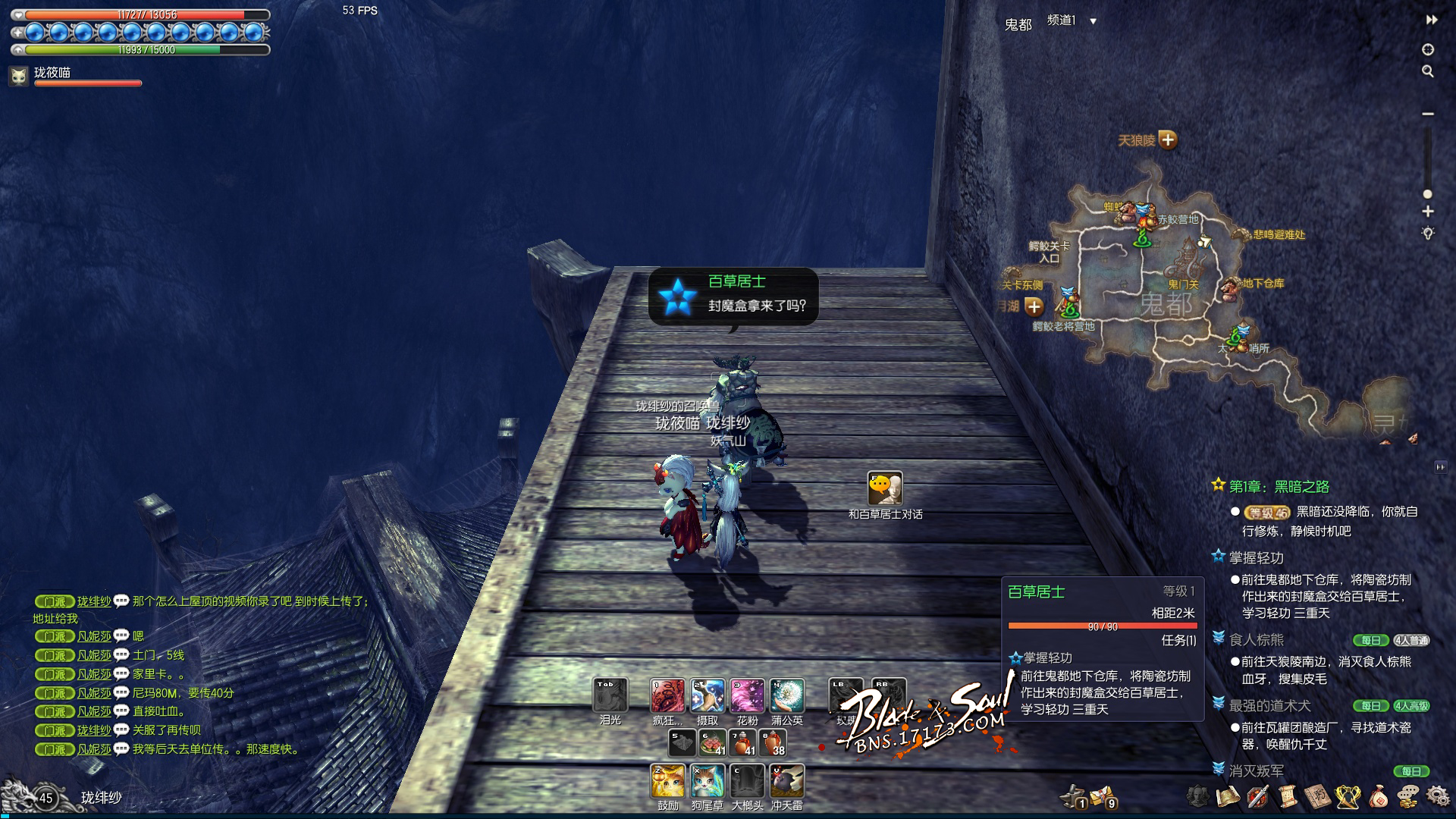Eat the meat dish in slot 6
Viewport: 1456px width, 819px height.
712,743
